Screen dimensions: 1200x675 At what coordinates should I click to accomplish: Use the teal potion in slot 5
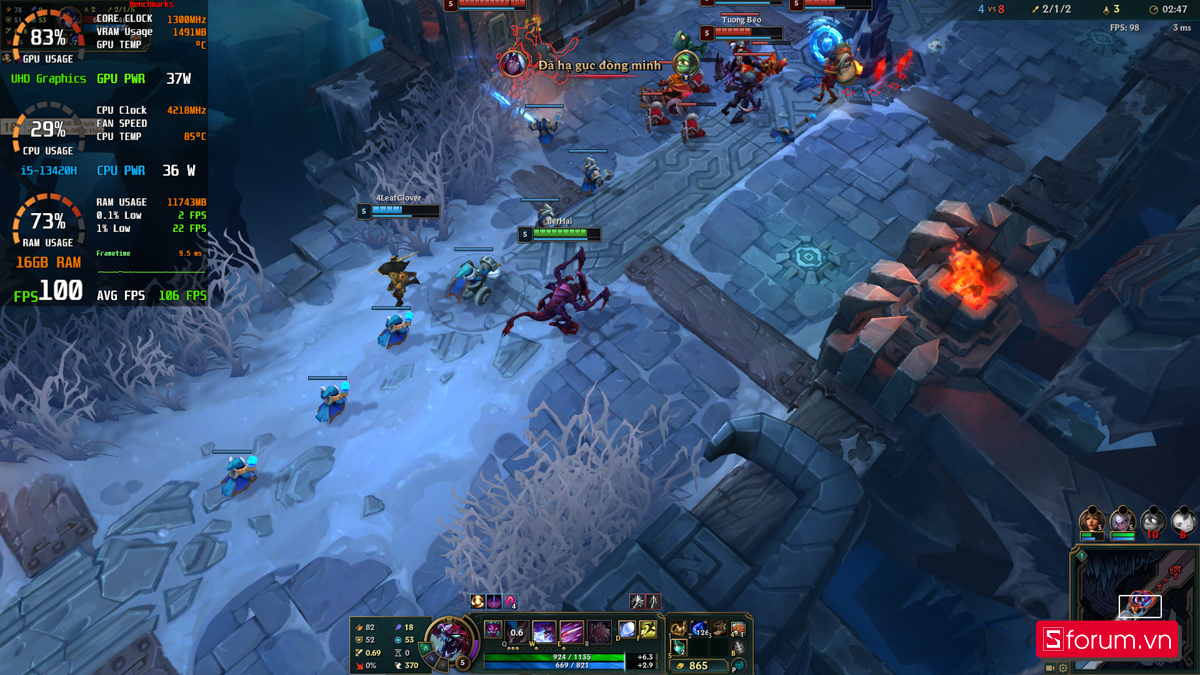point(679,647)
